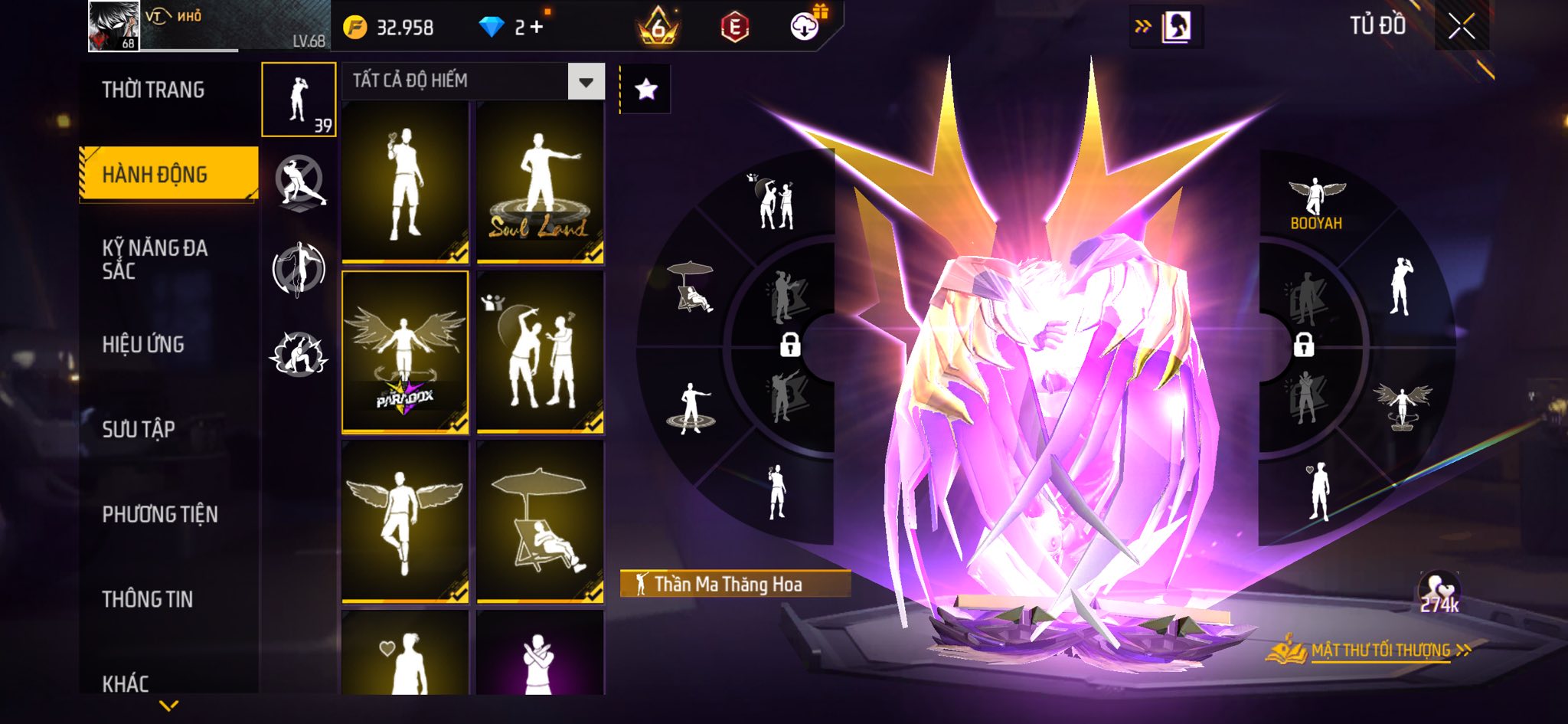Open the Tất Cả Độ Hiếm dropdown

click(586, 82)
